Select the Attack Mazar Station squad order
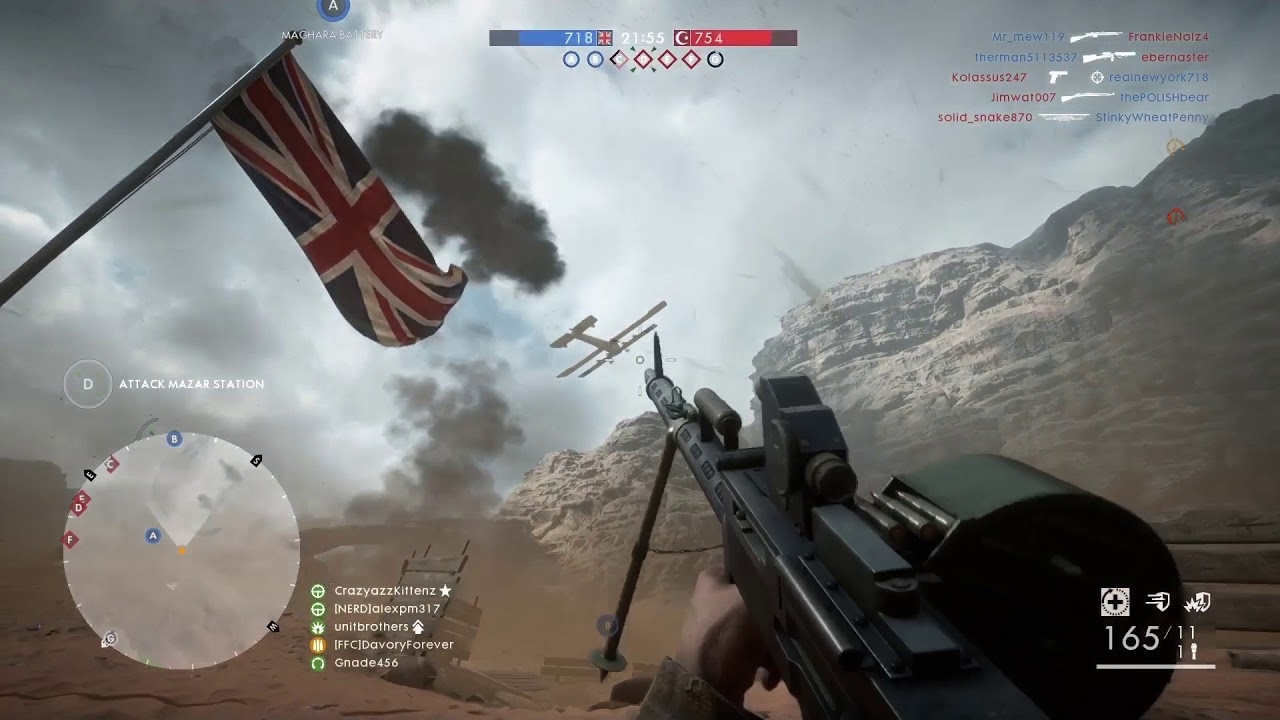The width and height of the screenshot is (1280, 720). tap(191, 384)
